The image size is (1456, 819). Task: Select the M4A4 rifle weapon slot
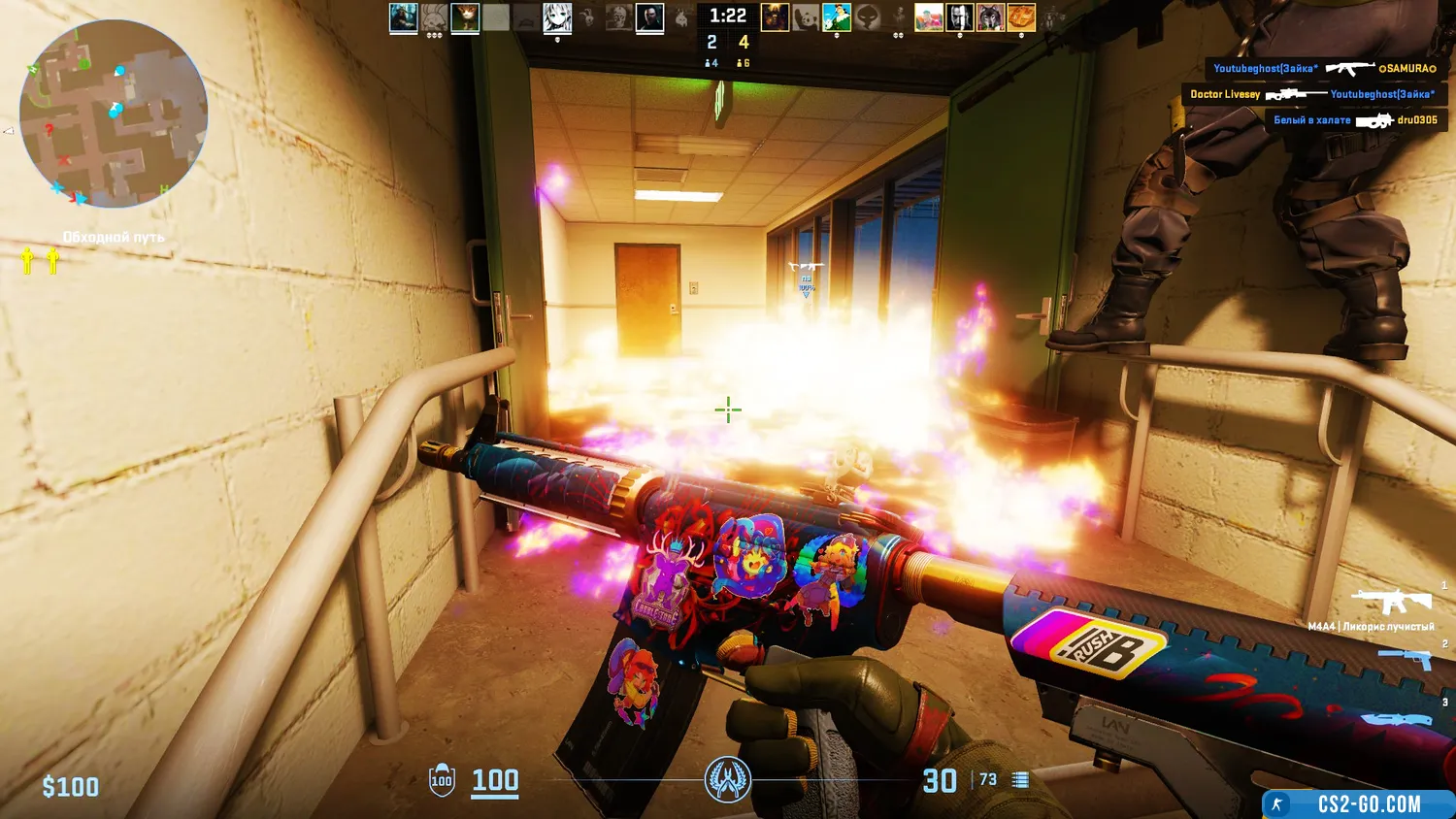pos(1391,603)
